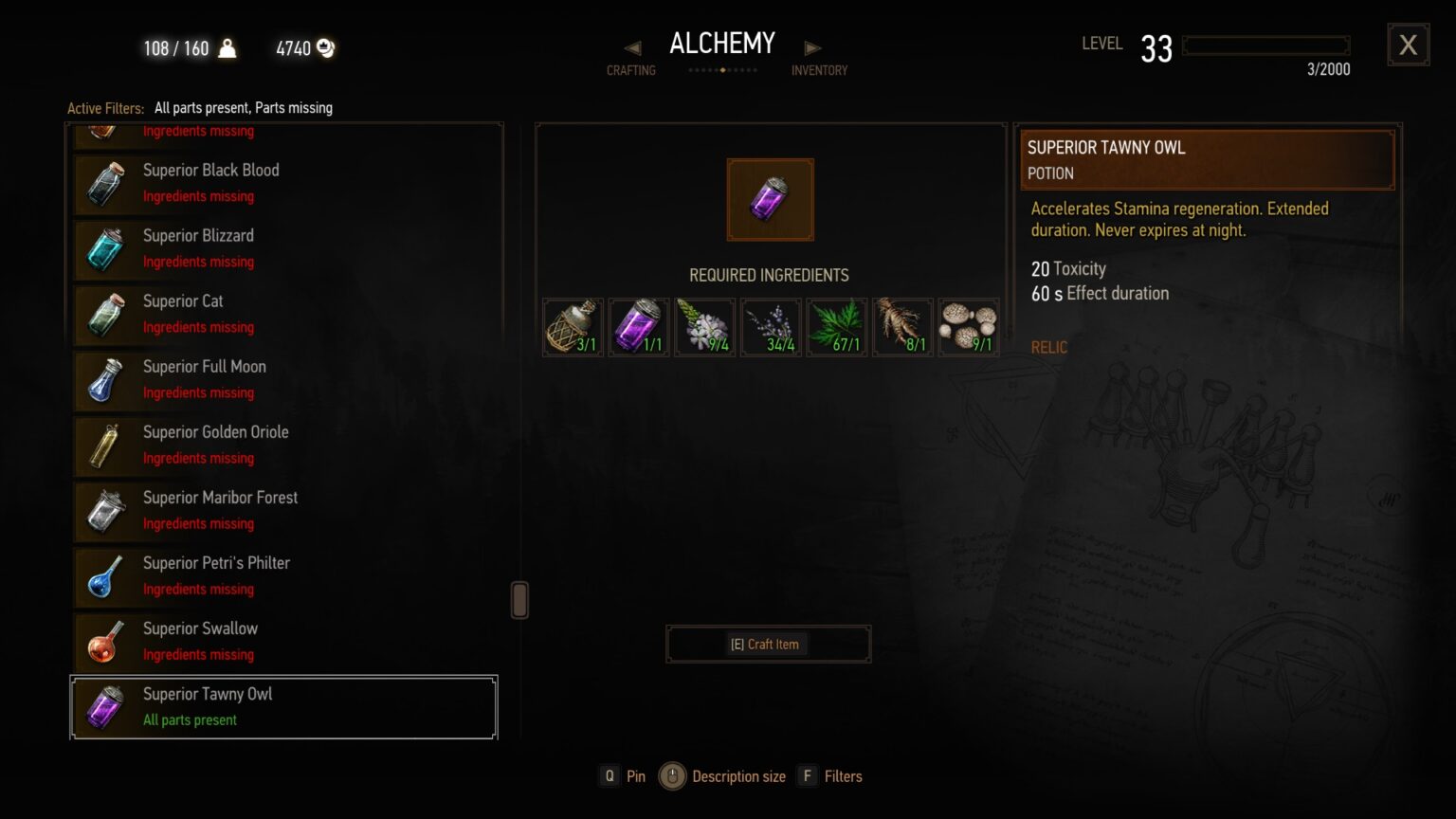
Task: Open Filters with the F option
Action: [829, 775]
